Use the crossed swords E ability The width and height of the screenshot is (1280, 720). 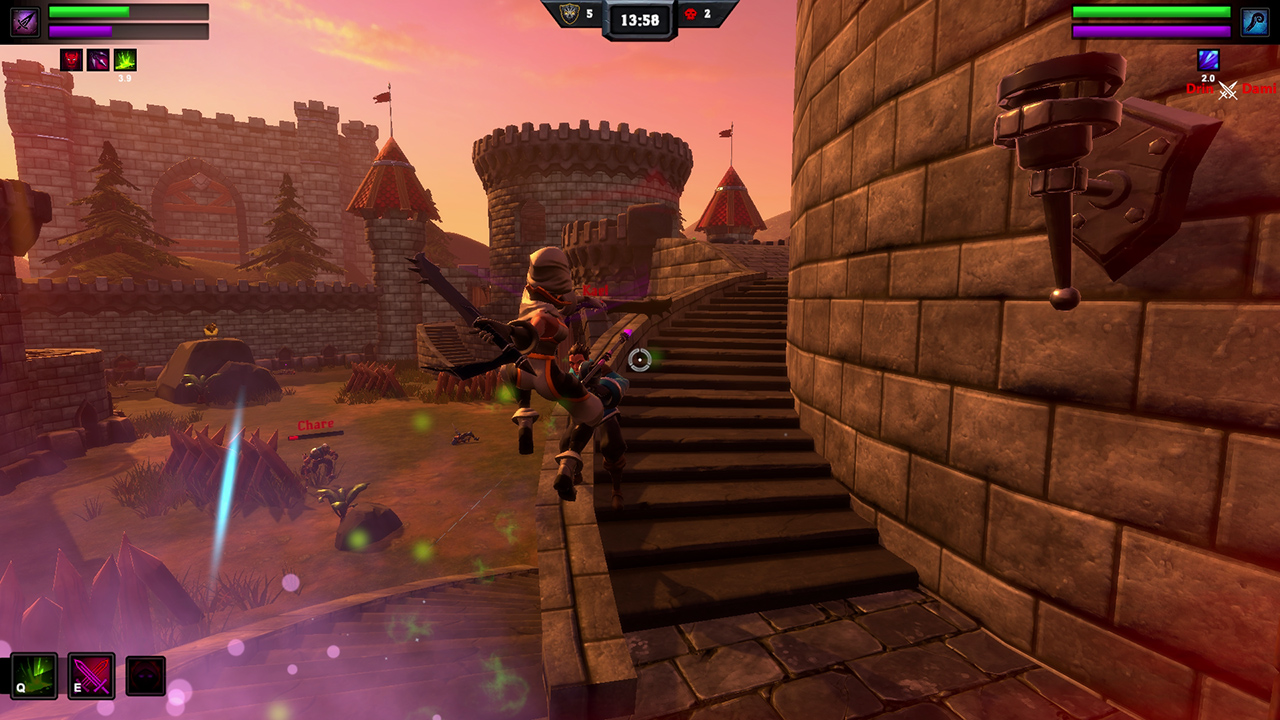click(x=91, y=676)
